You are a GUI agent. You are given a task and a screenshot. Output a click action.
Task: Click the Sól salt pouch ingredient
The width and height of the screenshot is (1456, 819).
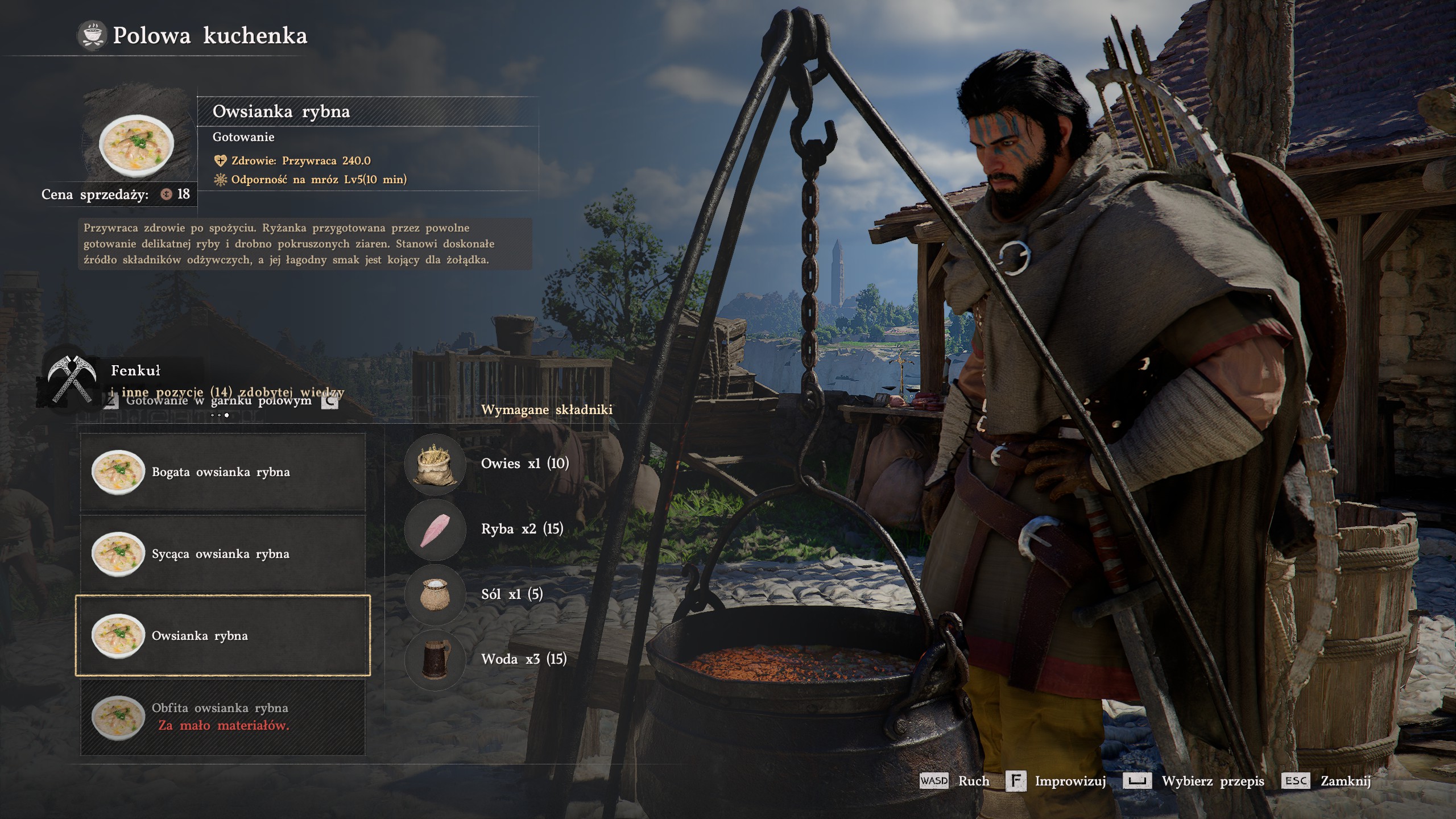(x=435, y=594)
